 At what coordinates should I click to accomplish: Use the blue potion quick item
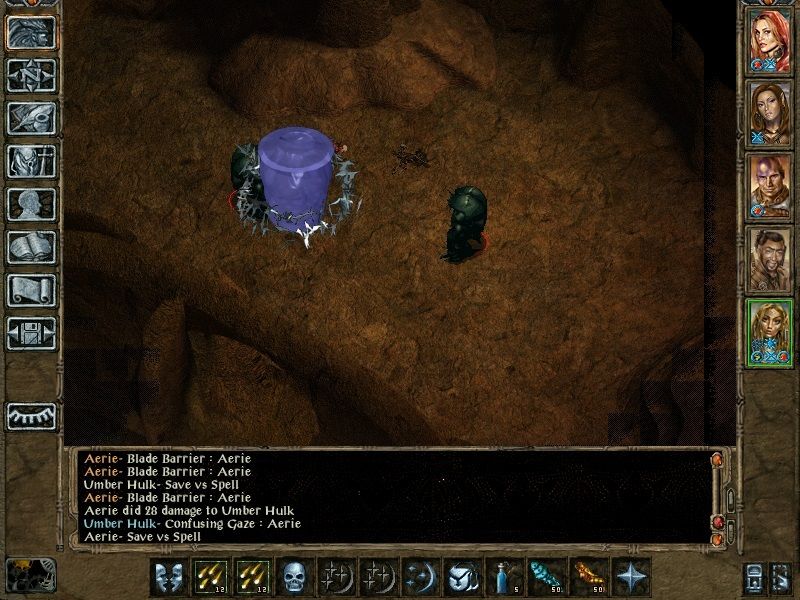[503, 576]
